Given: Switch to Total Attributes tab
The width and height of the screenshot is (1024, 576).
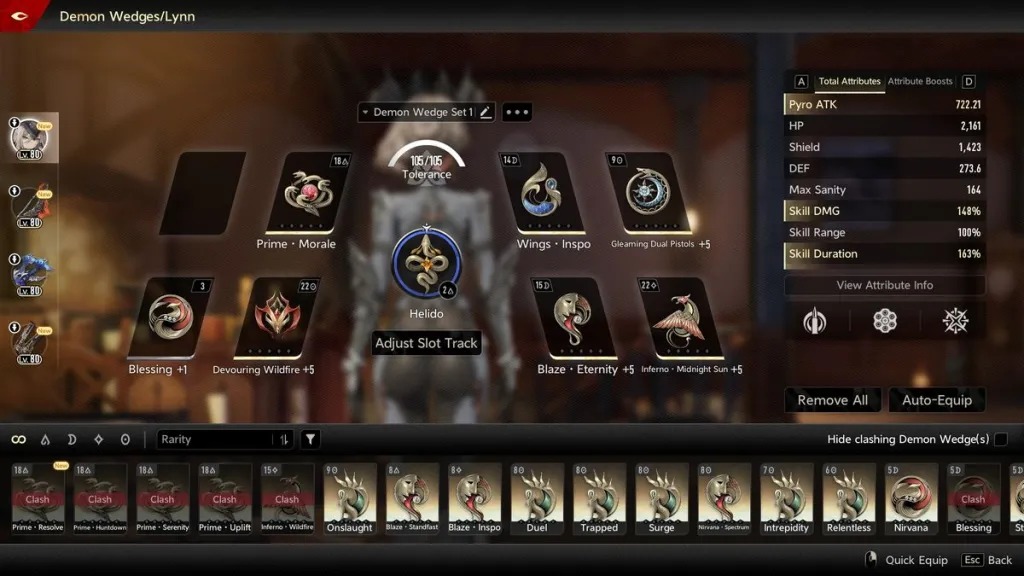Looking at the screenshot, I should click(849, 81).
